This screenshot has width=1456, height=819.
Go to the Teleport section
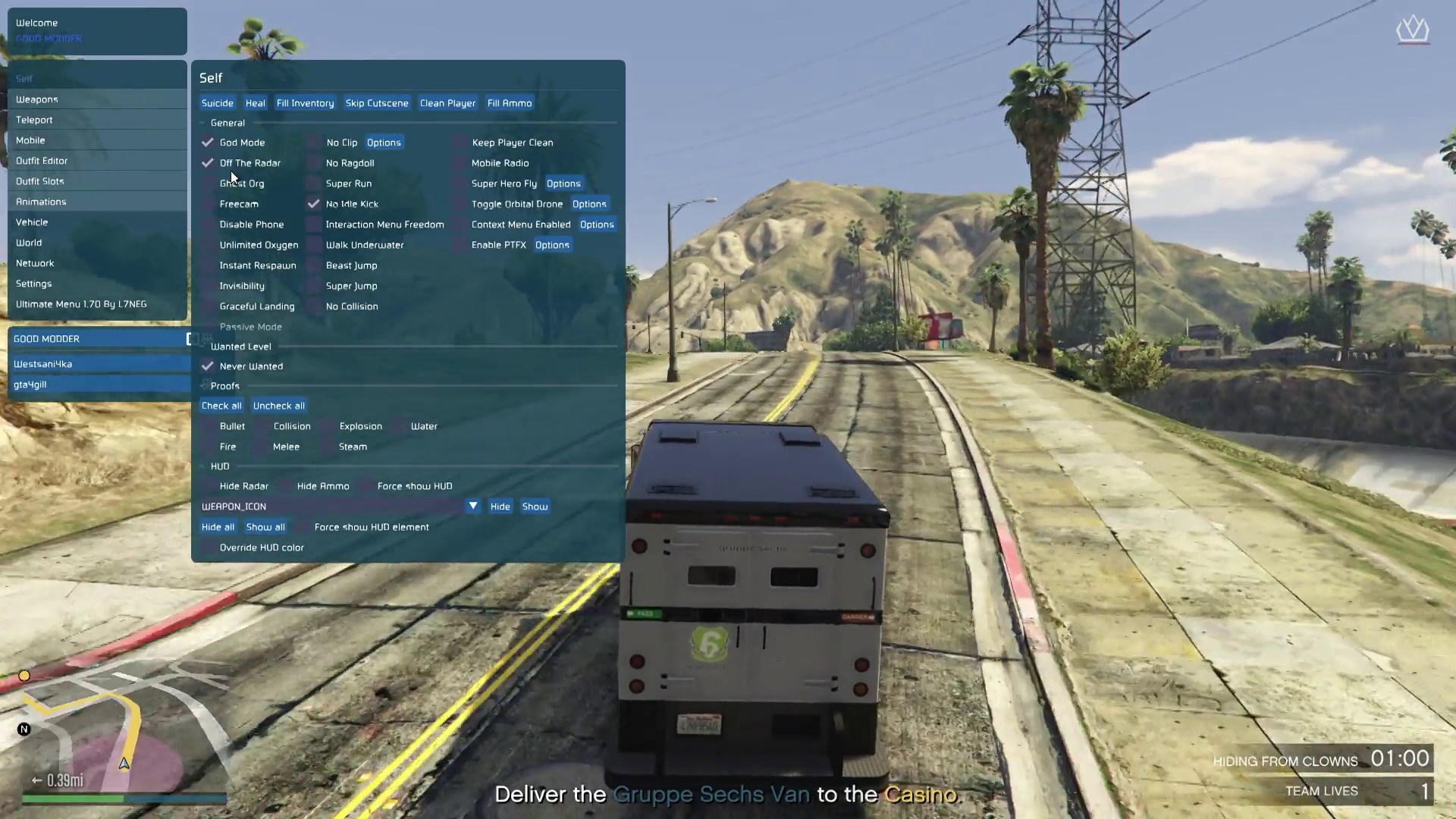coord(35,120)
